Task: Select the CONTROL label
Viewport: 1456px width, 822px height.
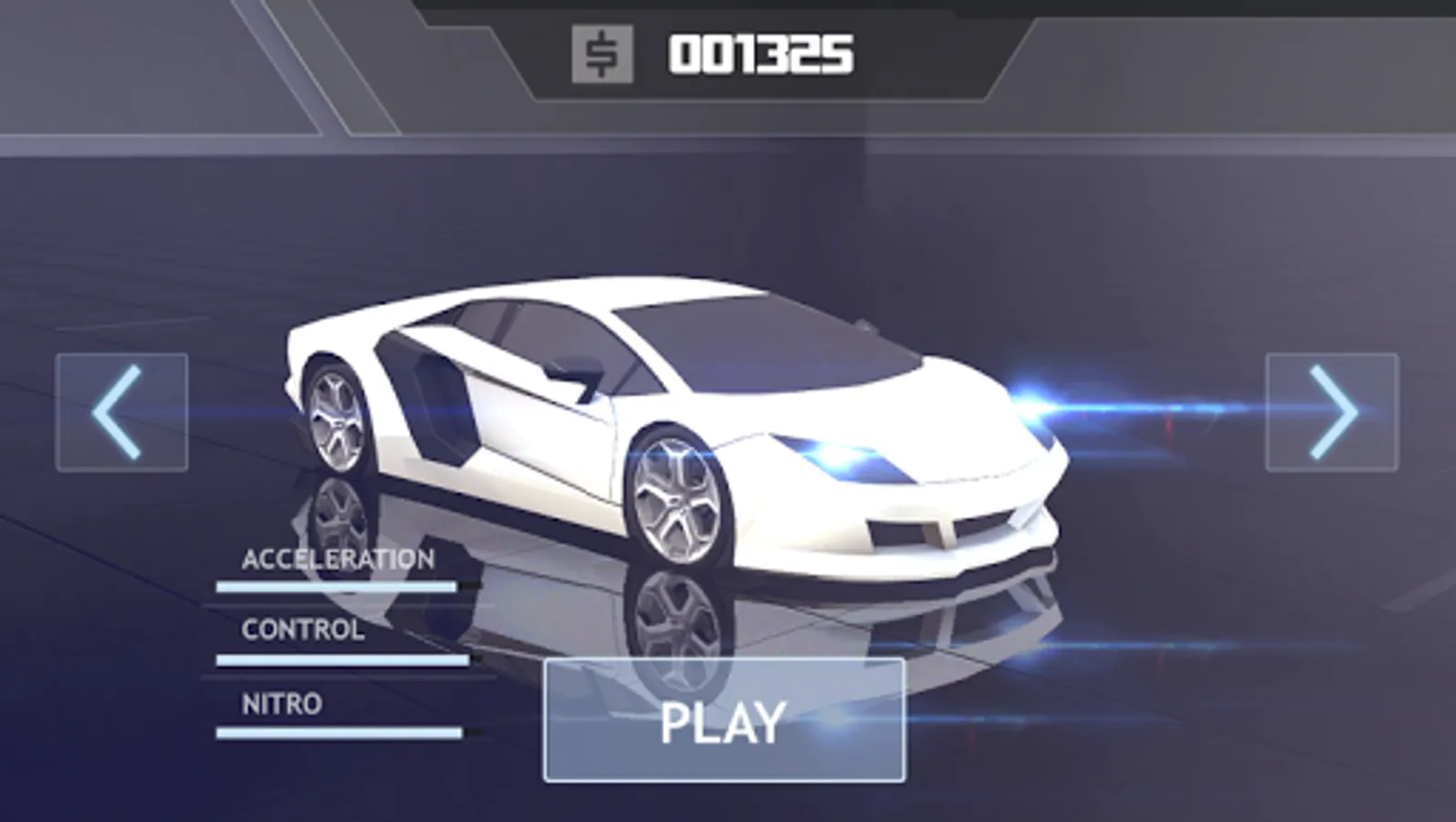Action: click(x=301, y=630)
